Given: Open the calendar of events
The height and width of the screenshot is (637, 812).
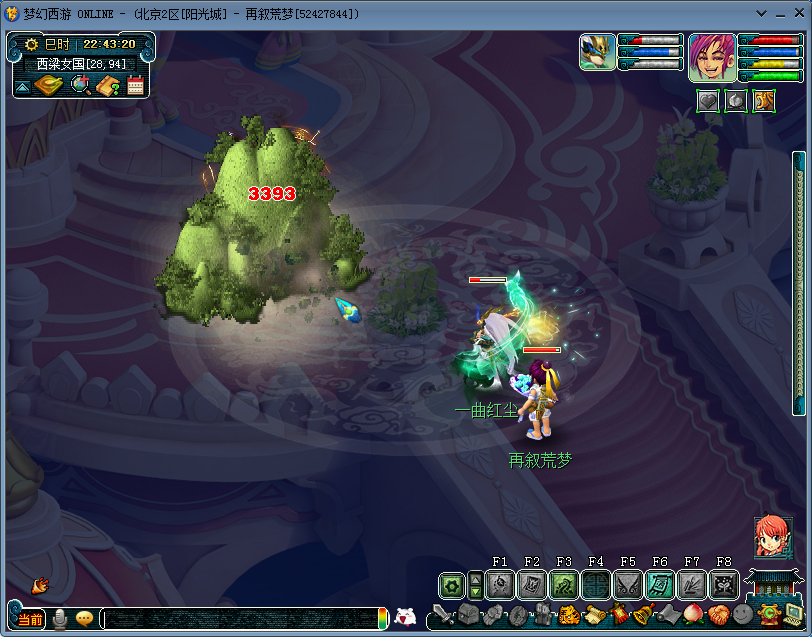Looking at the screenshot, I should [135, 86].
